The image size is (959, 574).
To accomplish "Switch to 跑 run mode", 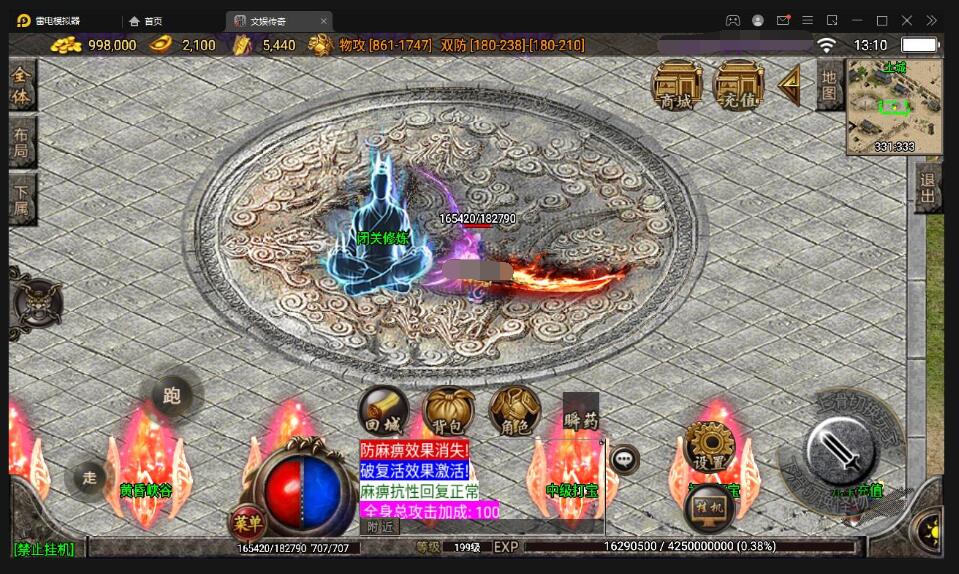I will 172,396.
